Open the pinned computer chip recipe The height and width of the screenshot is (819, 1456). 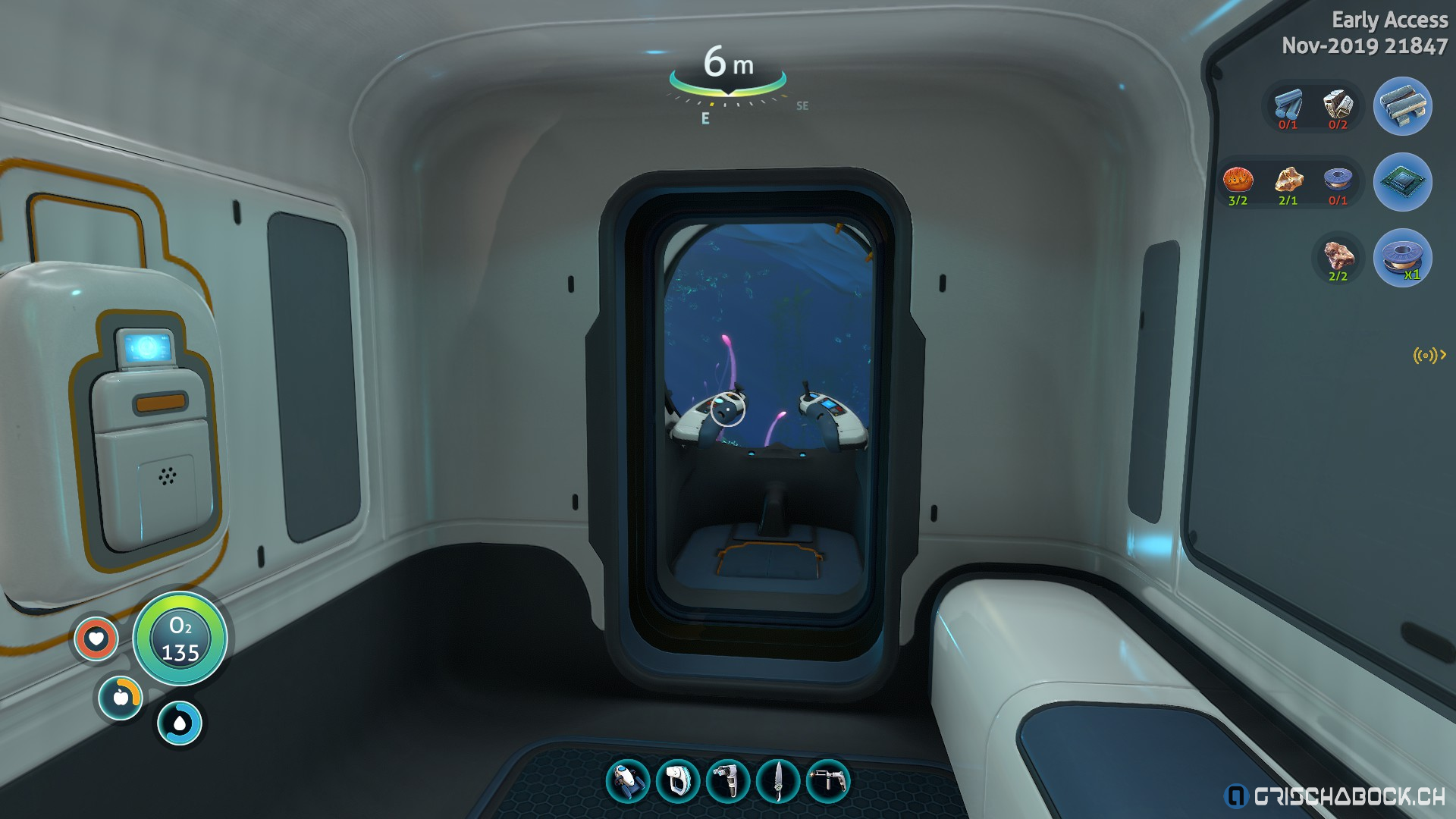click(x=1402, y=182)
